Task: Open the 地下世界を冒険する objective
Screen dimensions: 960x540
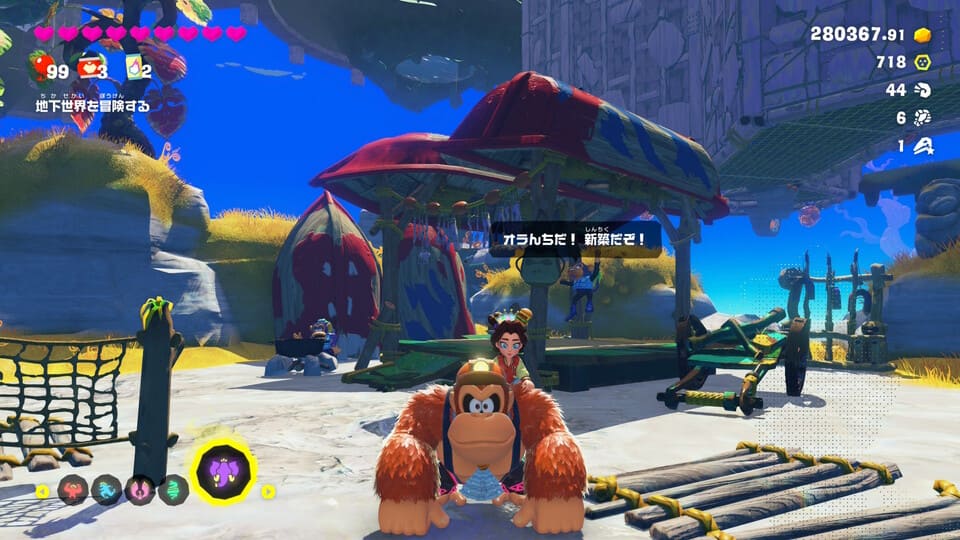Action: pos(94,103)
